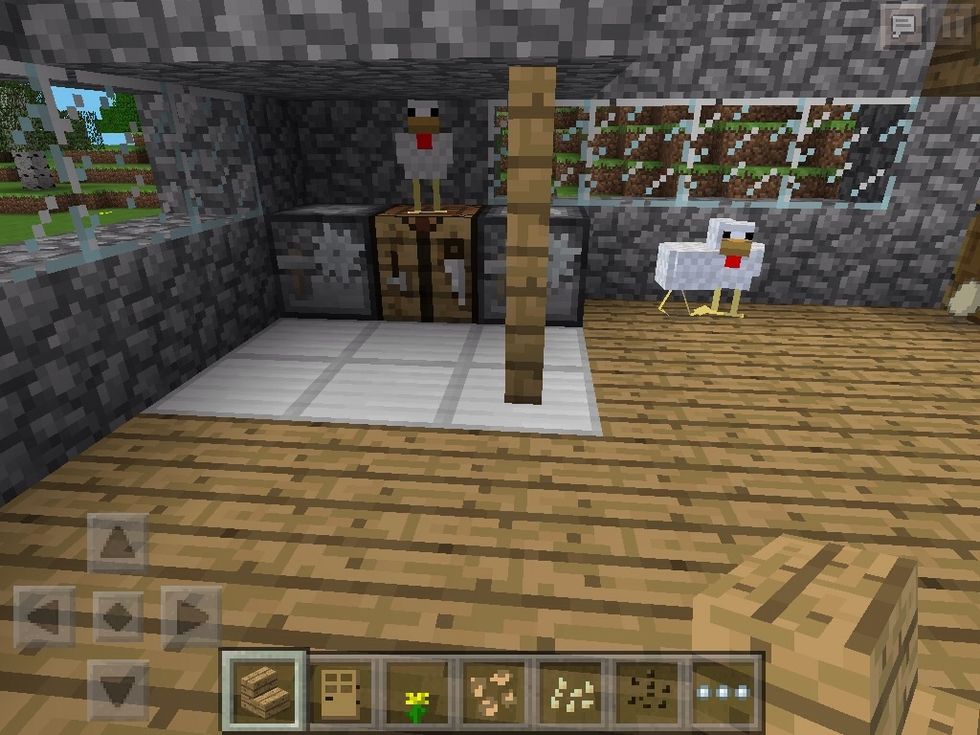Open the chat with the speech bubble icon

[x=902, y=26]
